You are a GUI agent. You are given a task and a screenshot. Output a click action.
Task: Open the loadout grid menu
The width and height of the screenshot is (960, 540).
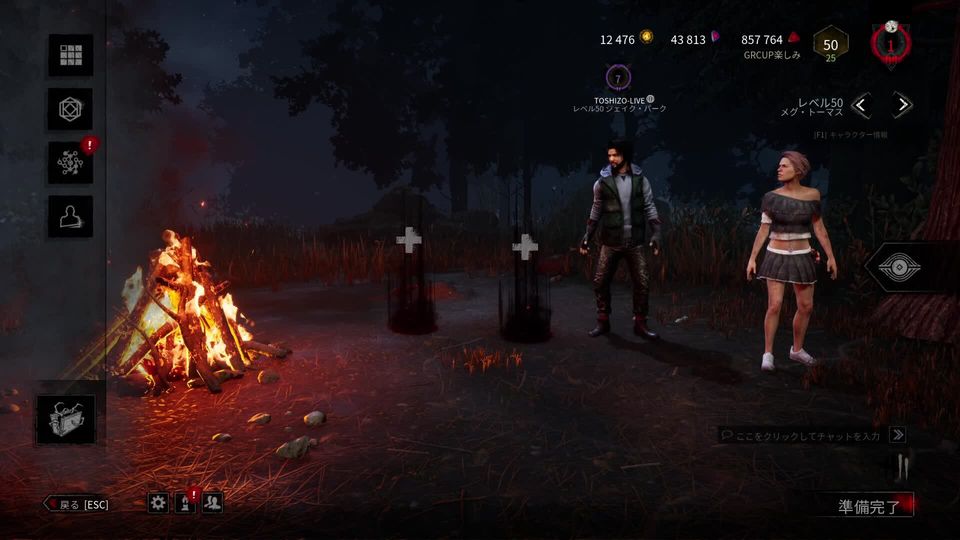point(70,55)
